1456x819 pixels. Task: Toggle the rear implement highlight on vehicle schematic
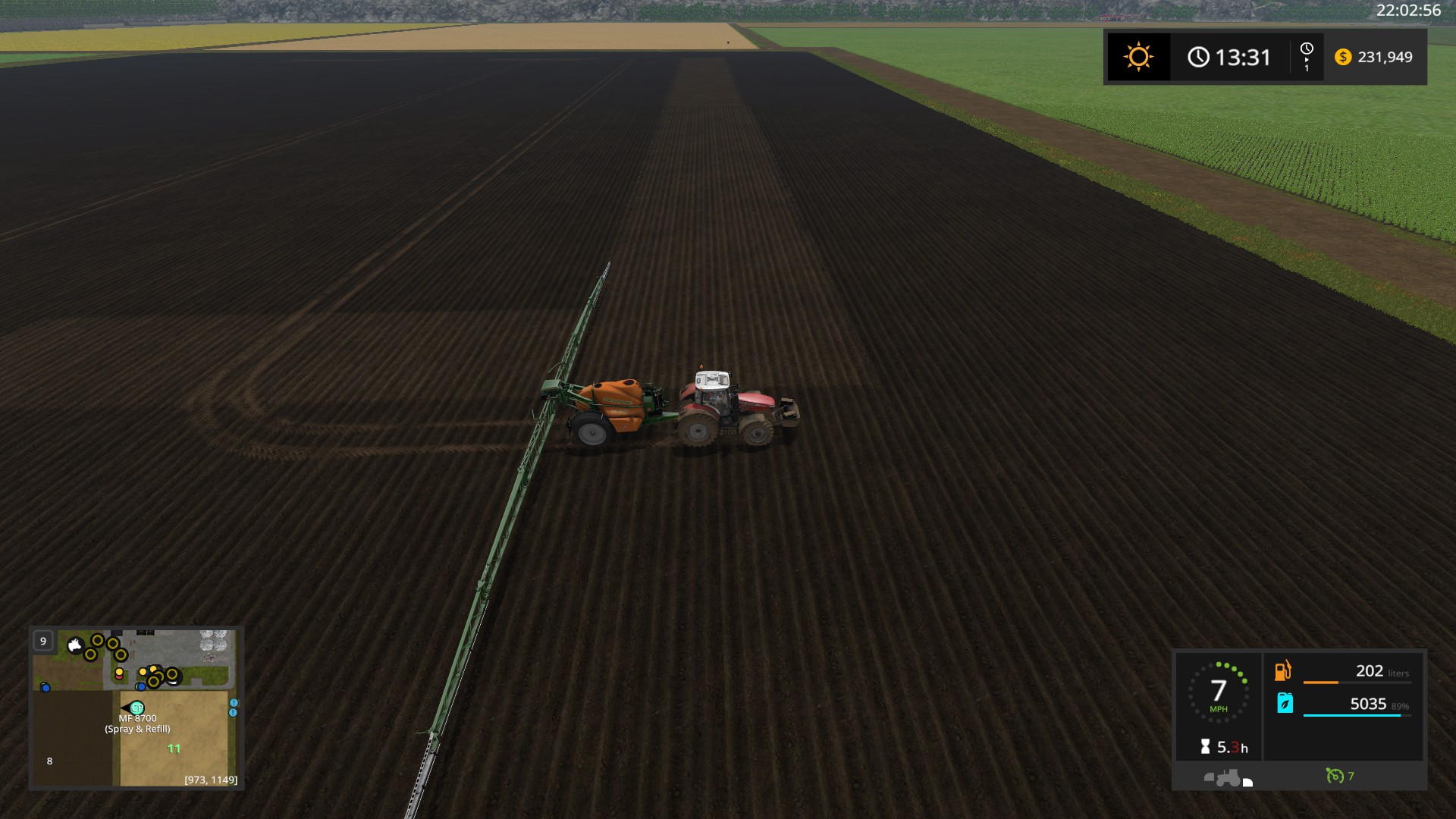click(1247, 783)
